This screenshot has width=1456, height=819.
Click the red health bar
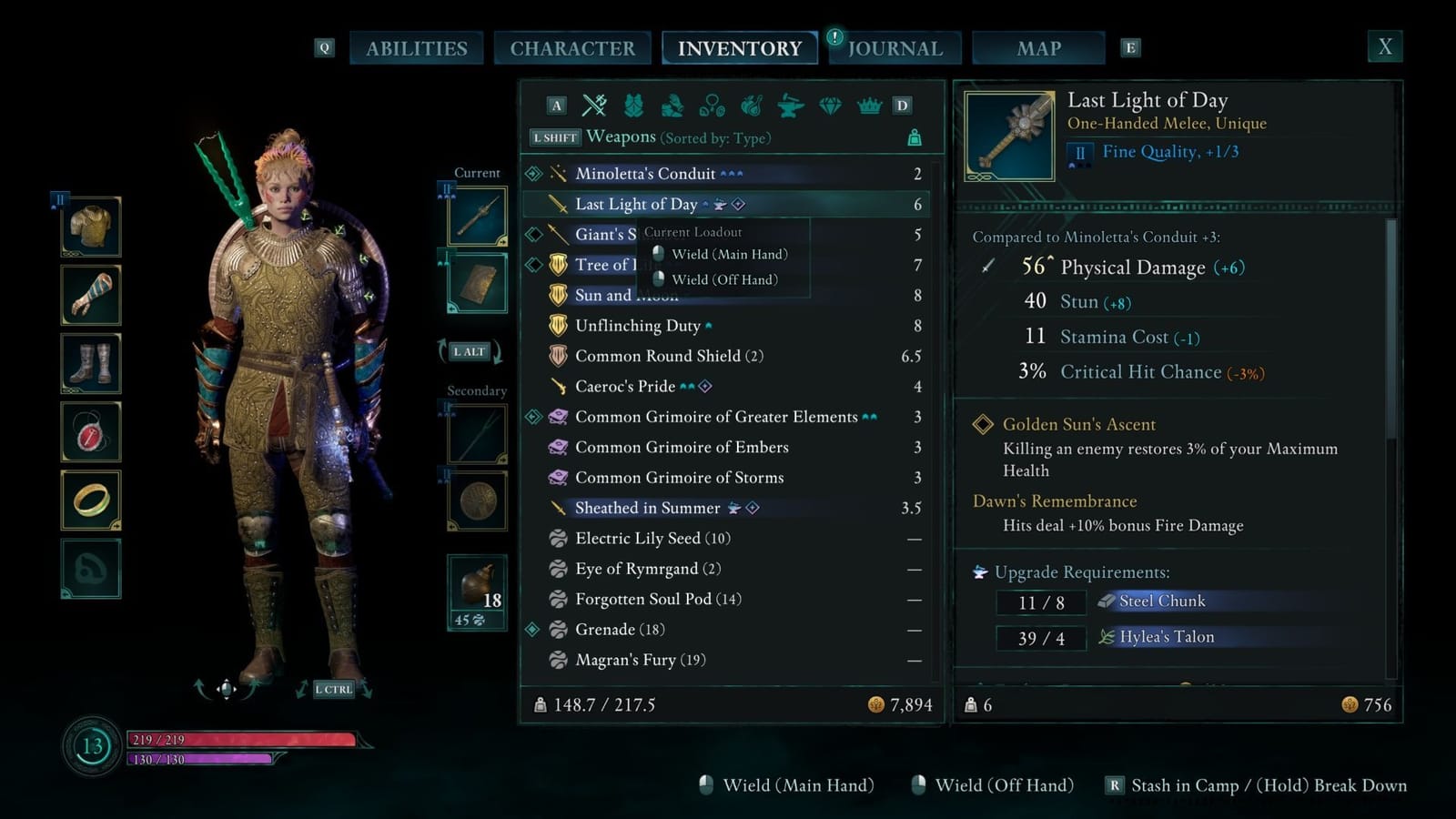click(x=227, y=739)
